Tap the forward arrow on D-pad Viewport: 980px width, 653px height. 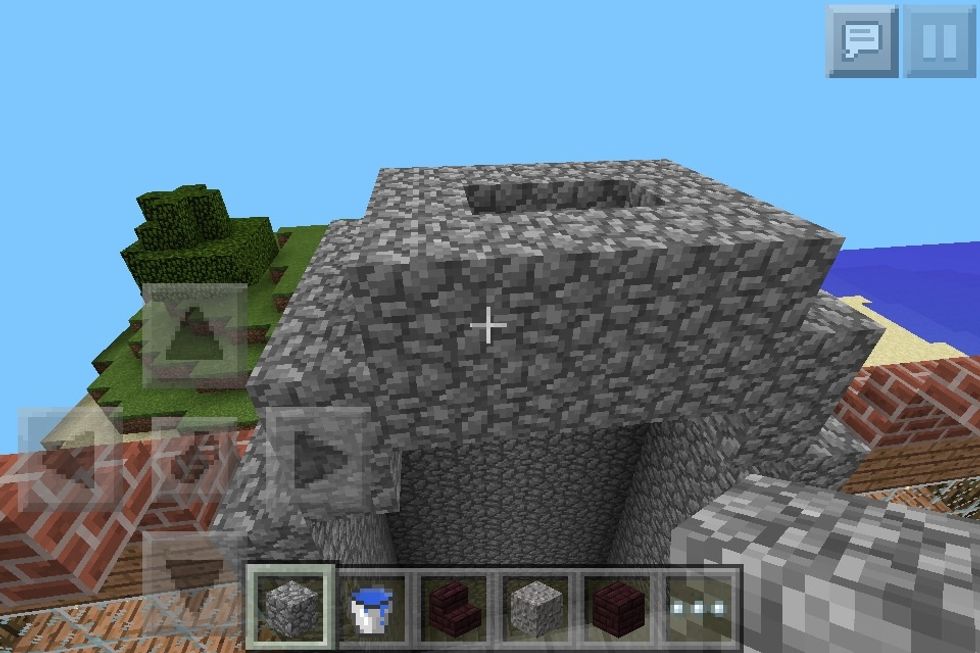(x=195, y=336)
